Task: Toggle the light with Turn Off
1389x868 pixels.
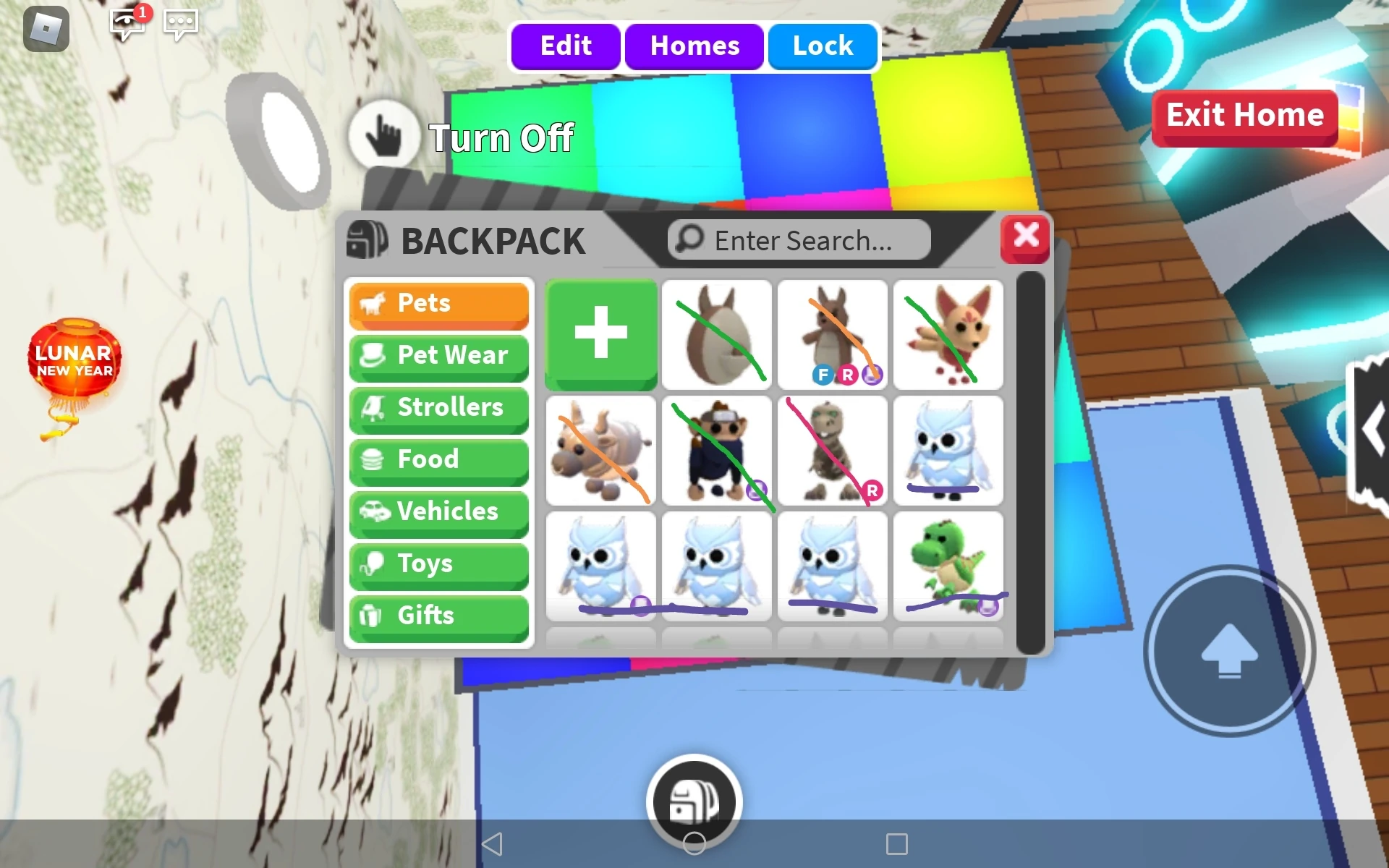Action: tap(386, 135)
